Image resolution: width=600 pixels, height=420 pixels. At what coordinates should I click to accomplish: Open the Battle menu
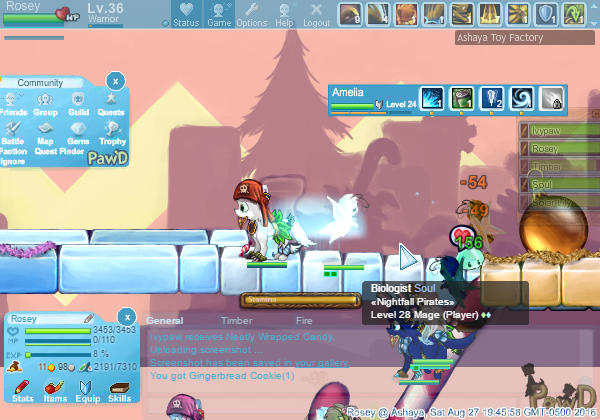[13, 134]
